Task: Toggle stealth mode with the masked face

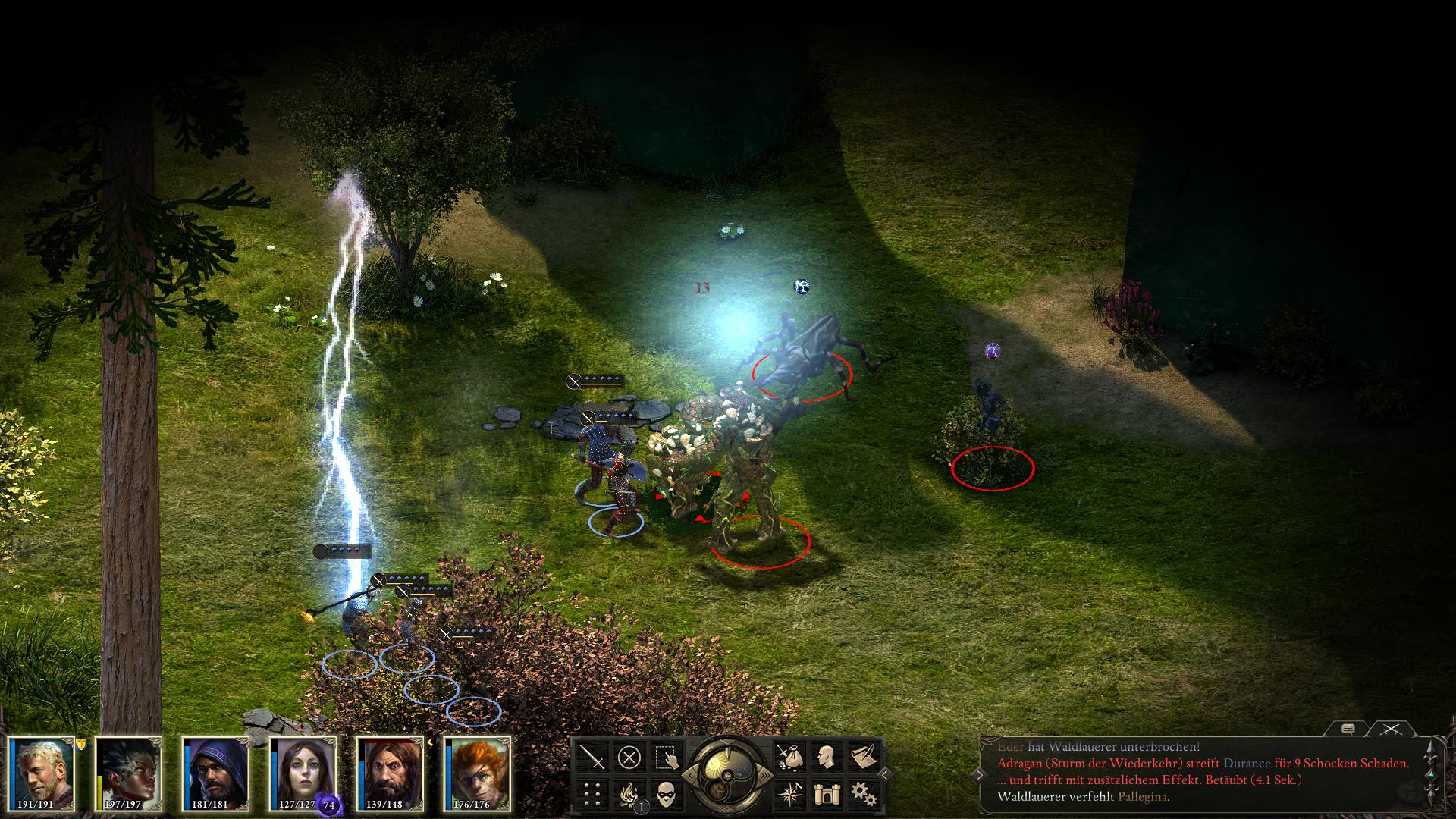Action: [666, 794]
